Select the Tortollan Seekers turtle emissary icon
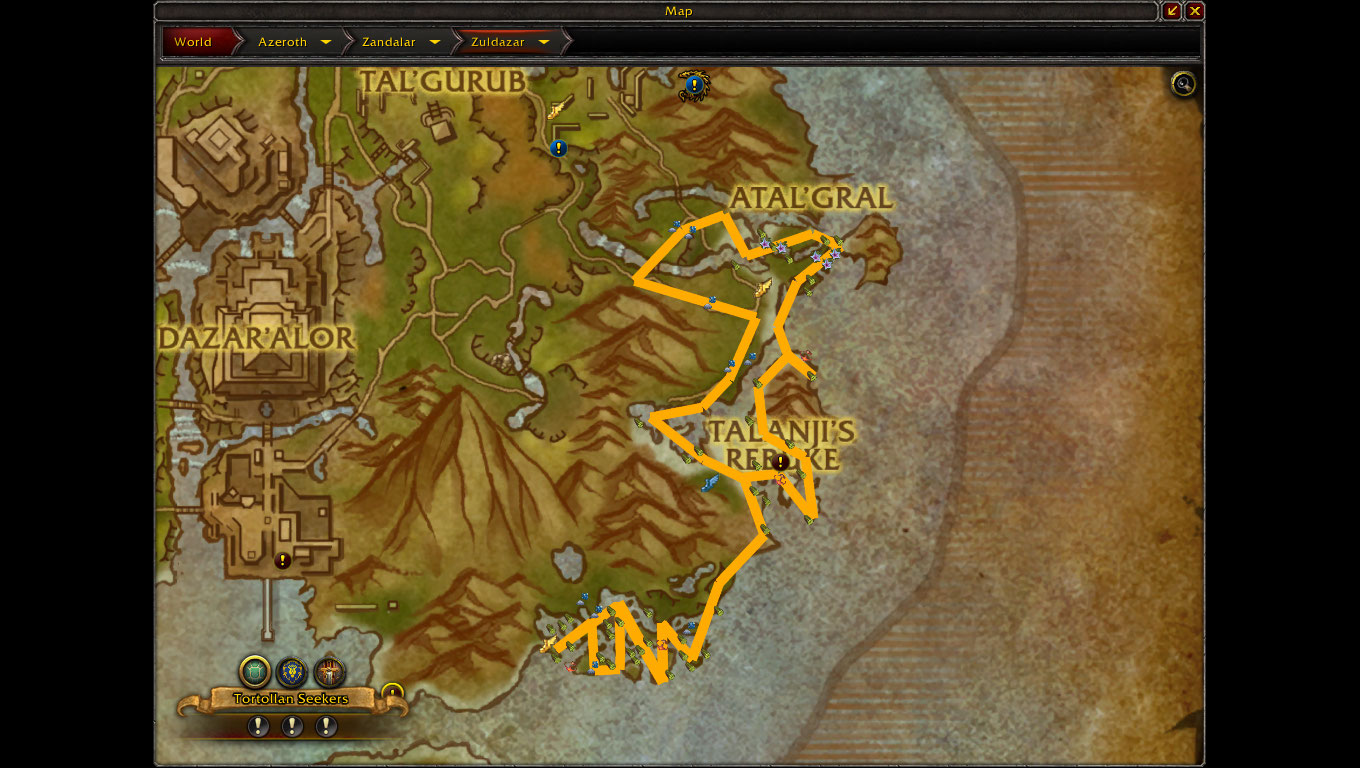The height and width of the screenshot is (768, 1360). tap(255, 671)
